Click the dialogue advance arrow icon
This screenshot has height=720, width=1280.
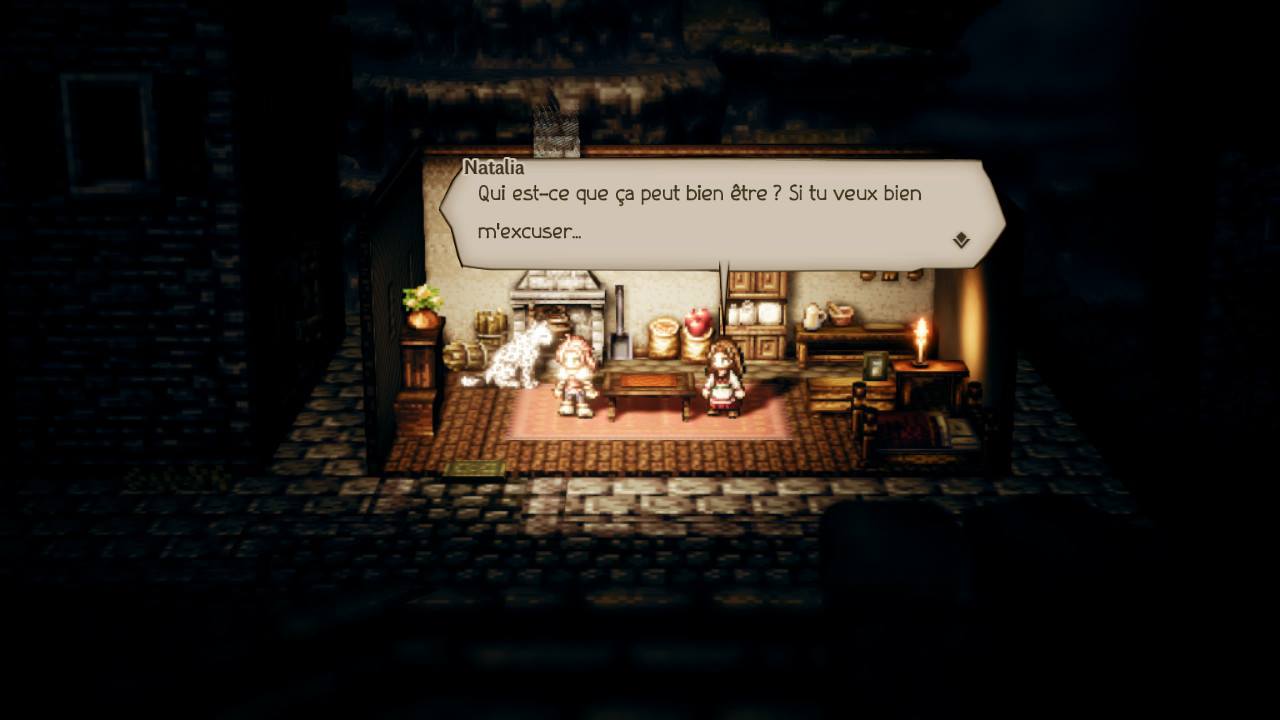961,238
